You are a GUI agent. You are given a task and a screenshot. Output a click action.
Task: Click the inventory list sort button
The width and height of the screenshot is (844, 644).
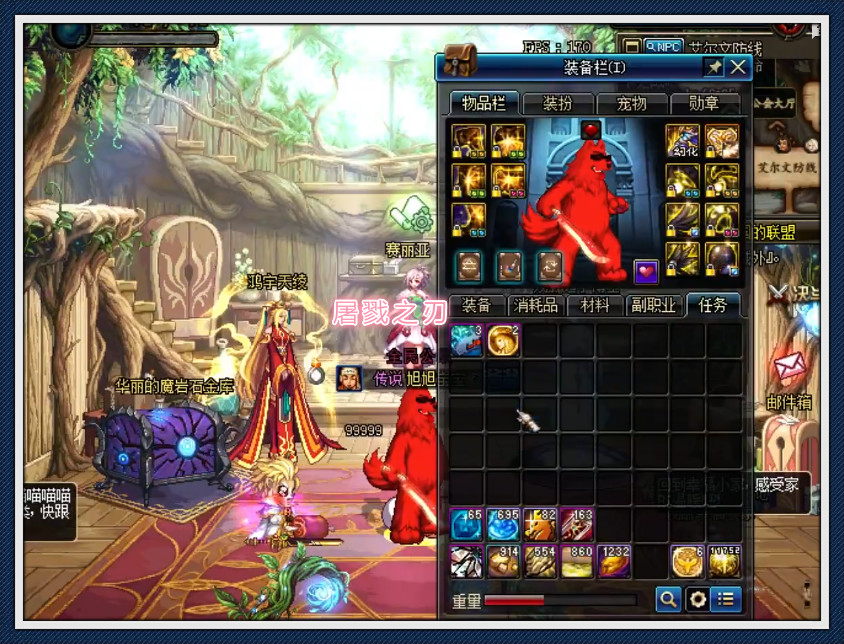point(727,599)
